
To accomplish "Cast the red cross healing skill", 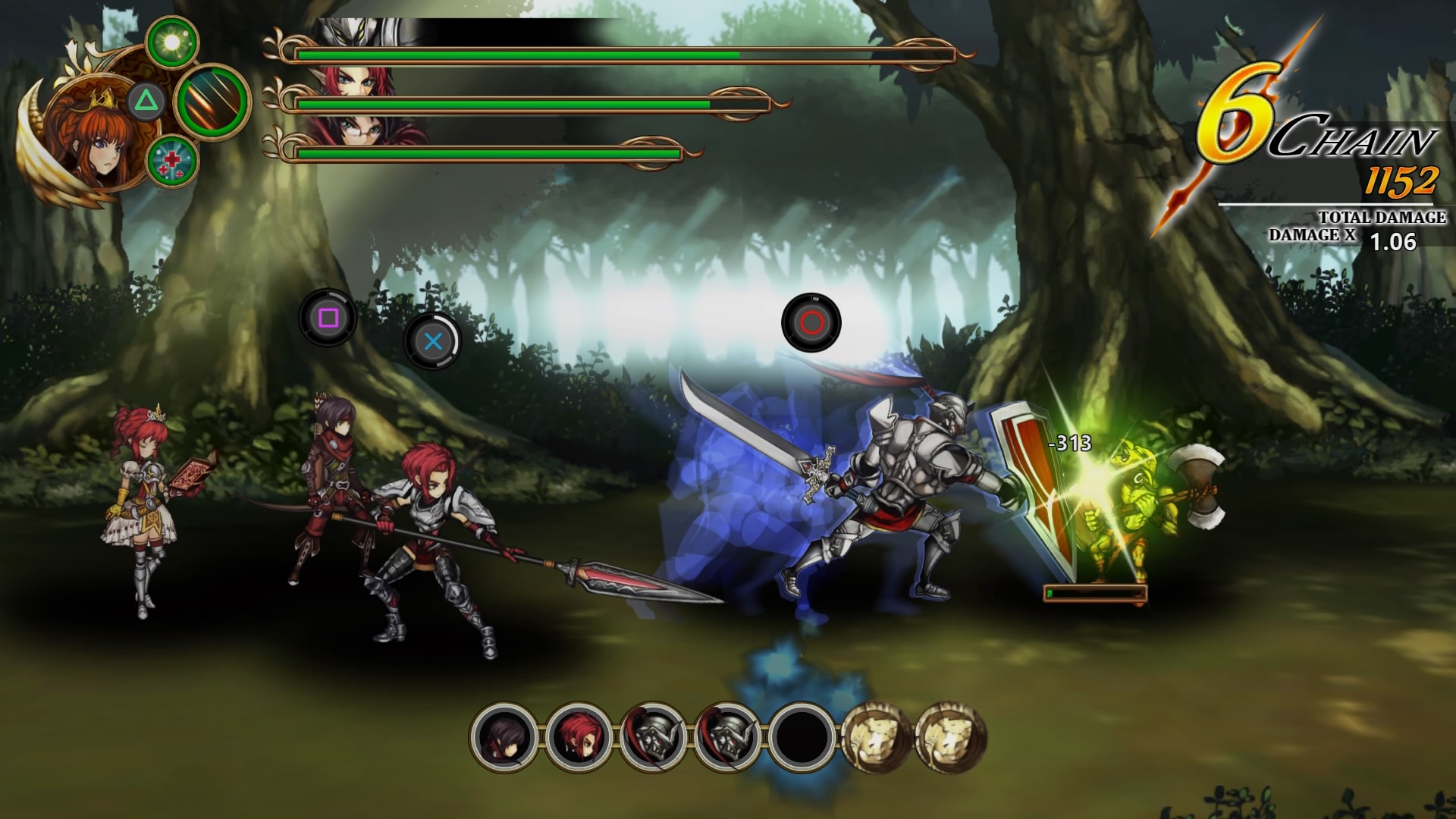I will (172, 161).
